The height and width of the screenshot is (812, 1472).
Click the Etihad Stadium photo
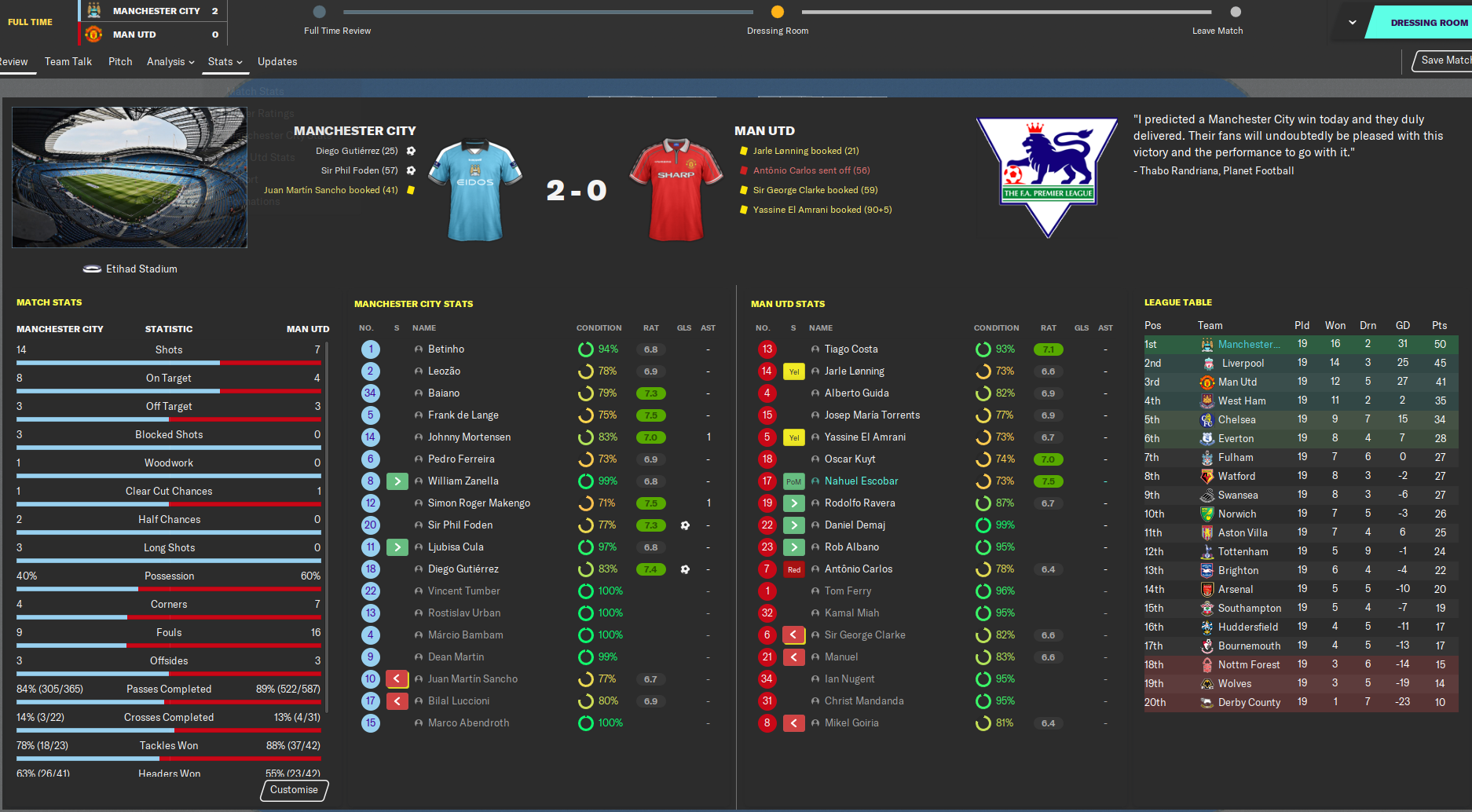pyautogui.click(x=130, y=177)
